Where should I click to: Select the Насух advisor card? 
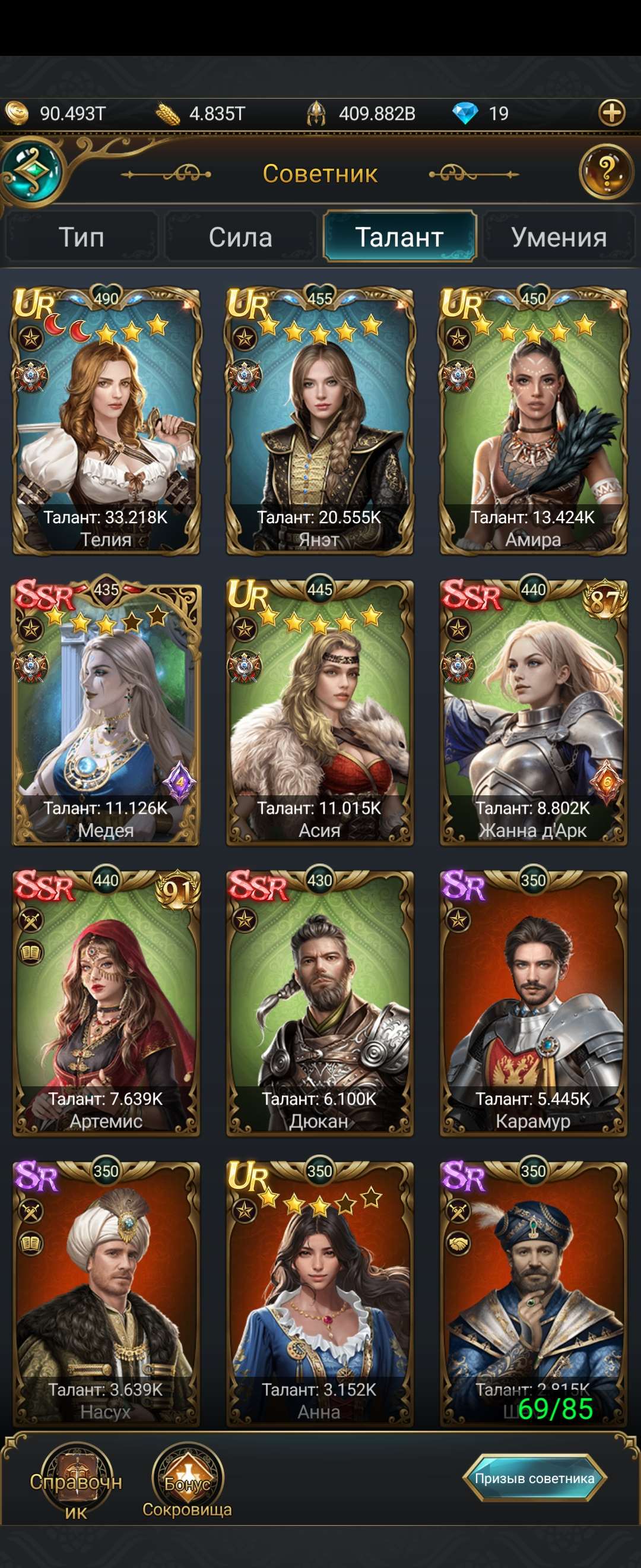tap(106, 1294)
